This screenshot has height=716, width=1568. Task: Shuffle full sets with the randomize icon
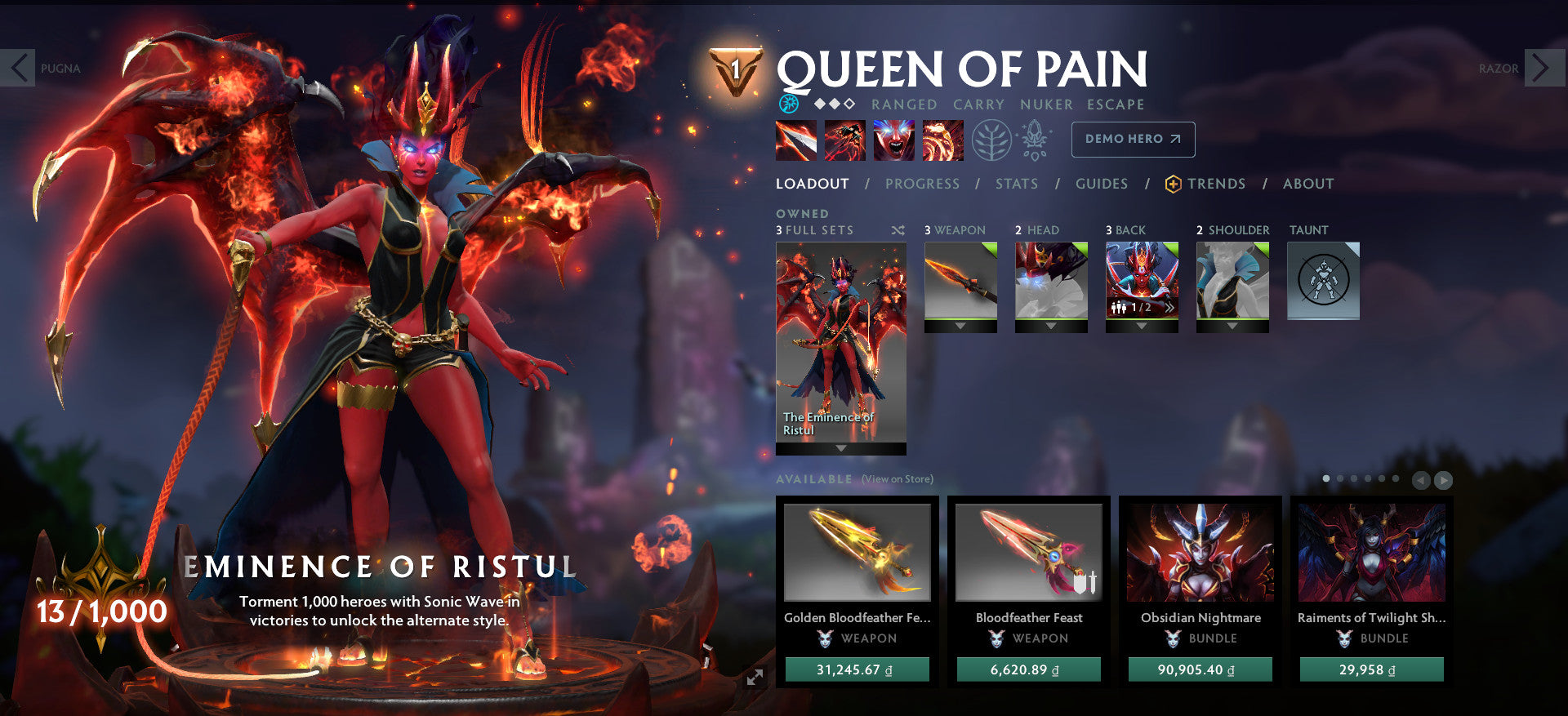(898, 230)
